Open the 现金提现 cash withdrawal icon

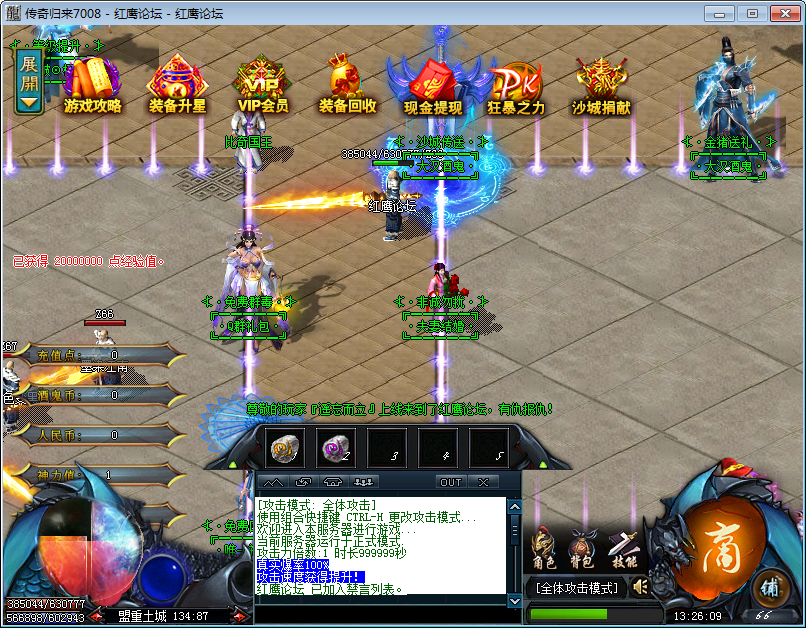tap(432, 84)
